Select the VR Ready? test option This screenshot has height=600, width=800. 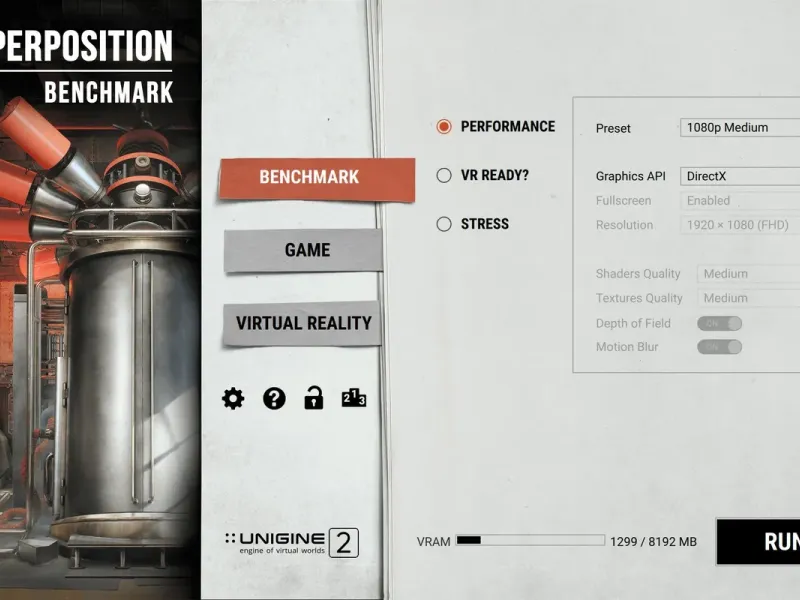[x=444, y=175]
